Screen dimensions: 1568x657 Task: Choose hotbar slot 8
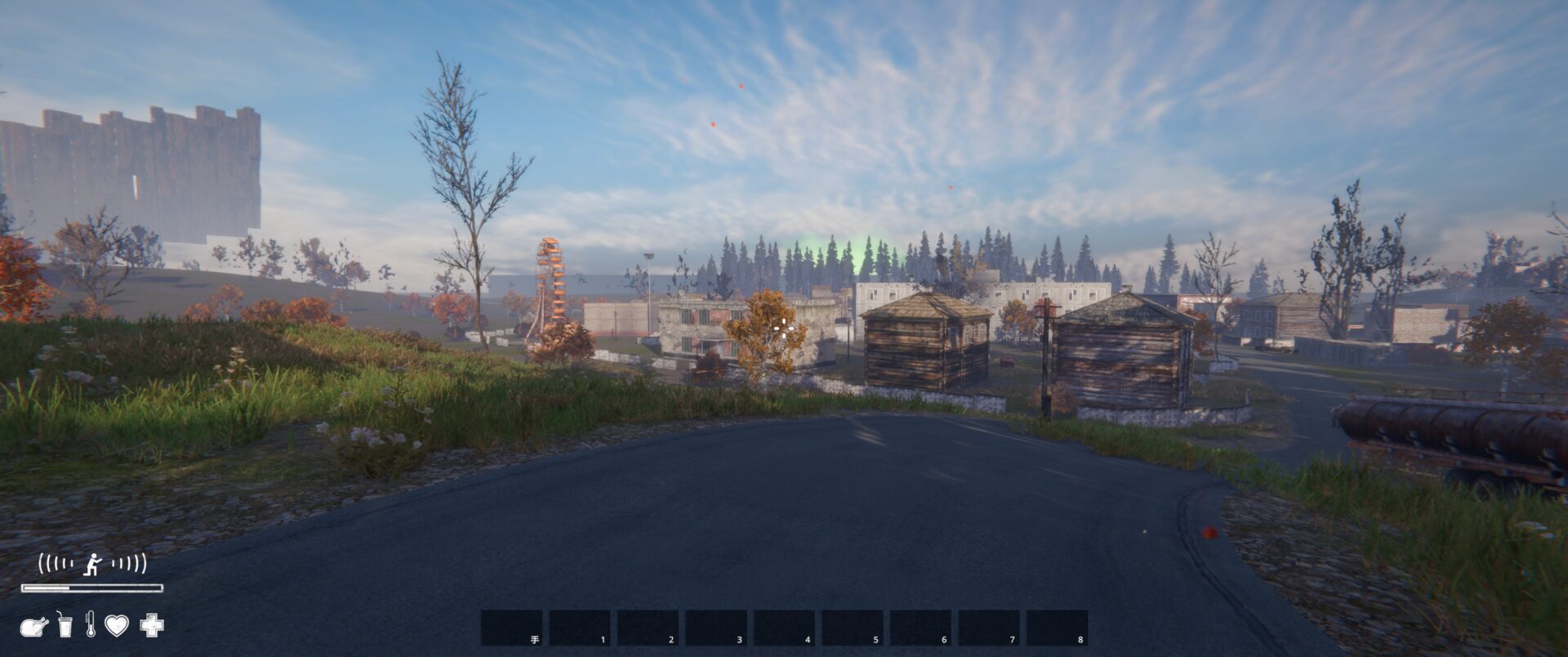(x=1057, y=628)
